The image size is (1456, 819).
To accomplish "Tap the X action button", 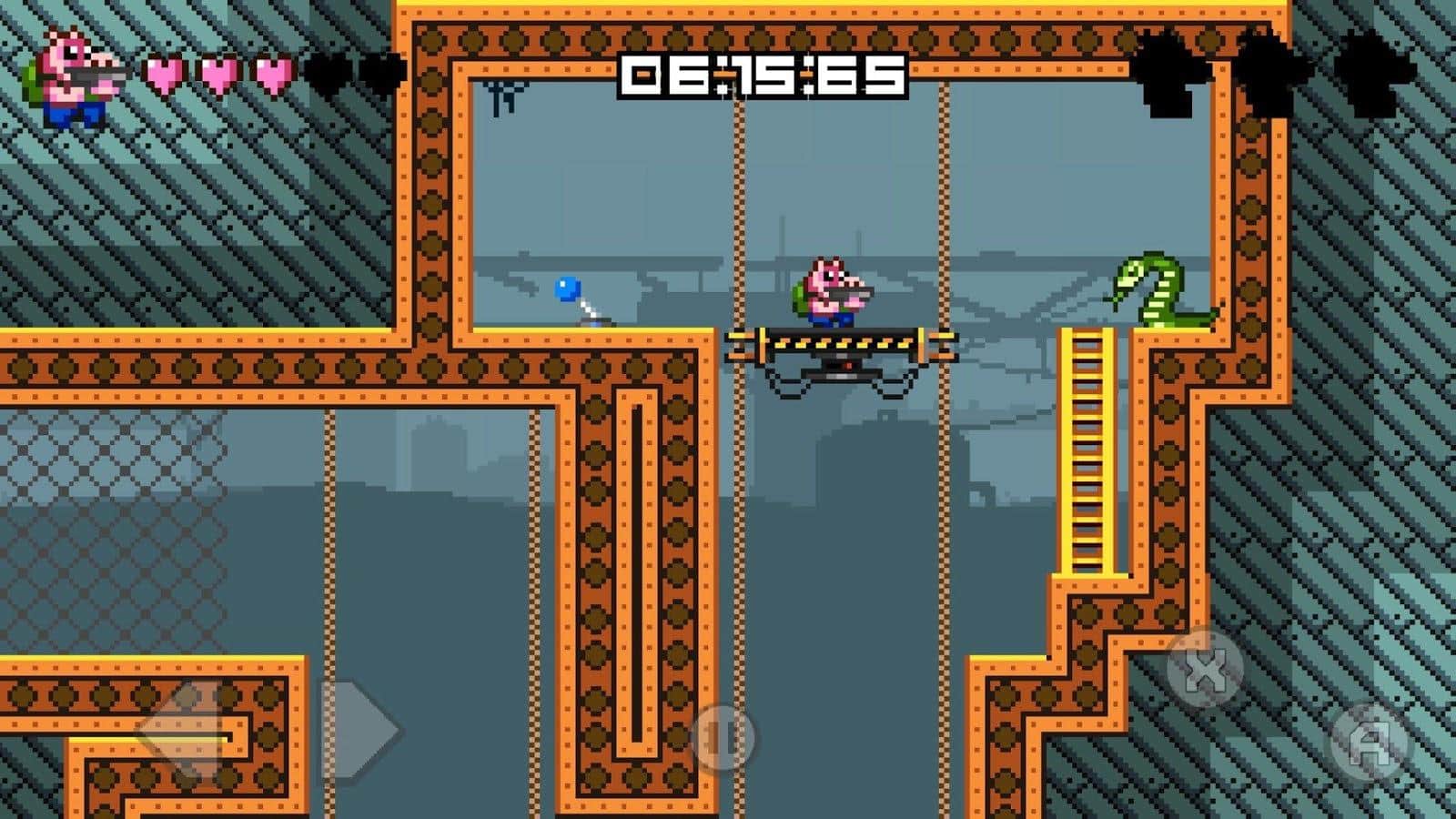I will pyautogui.click(x=1205, y=670).
